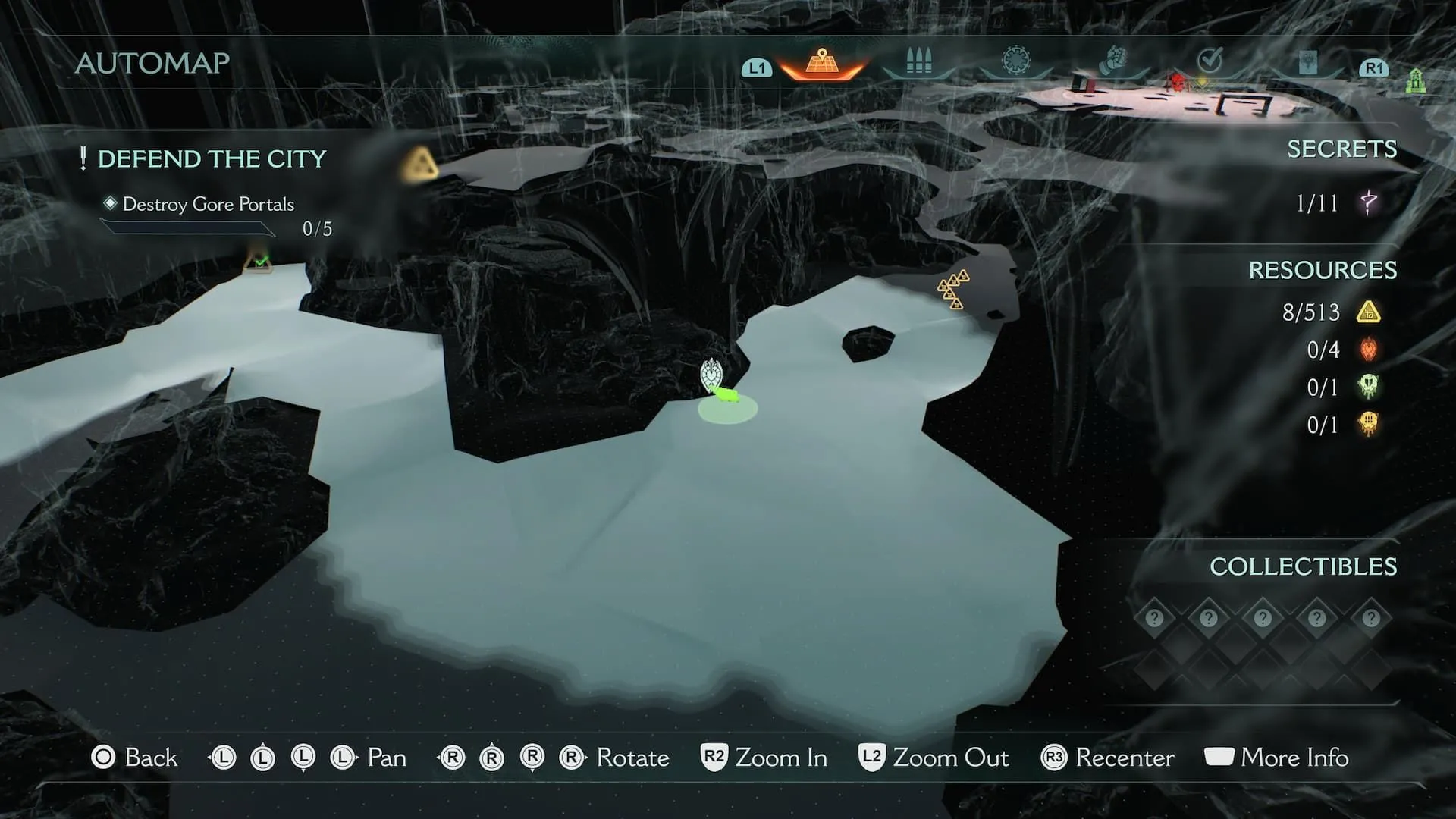Select the green player marker on map
Screen dimensions: 1456x819
click(x=726, y=394)
